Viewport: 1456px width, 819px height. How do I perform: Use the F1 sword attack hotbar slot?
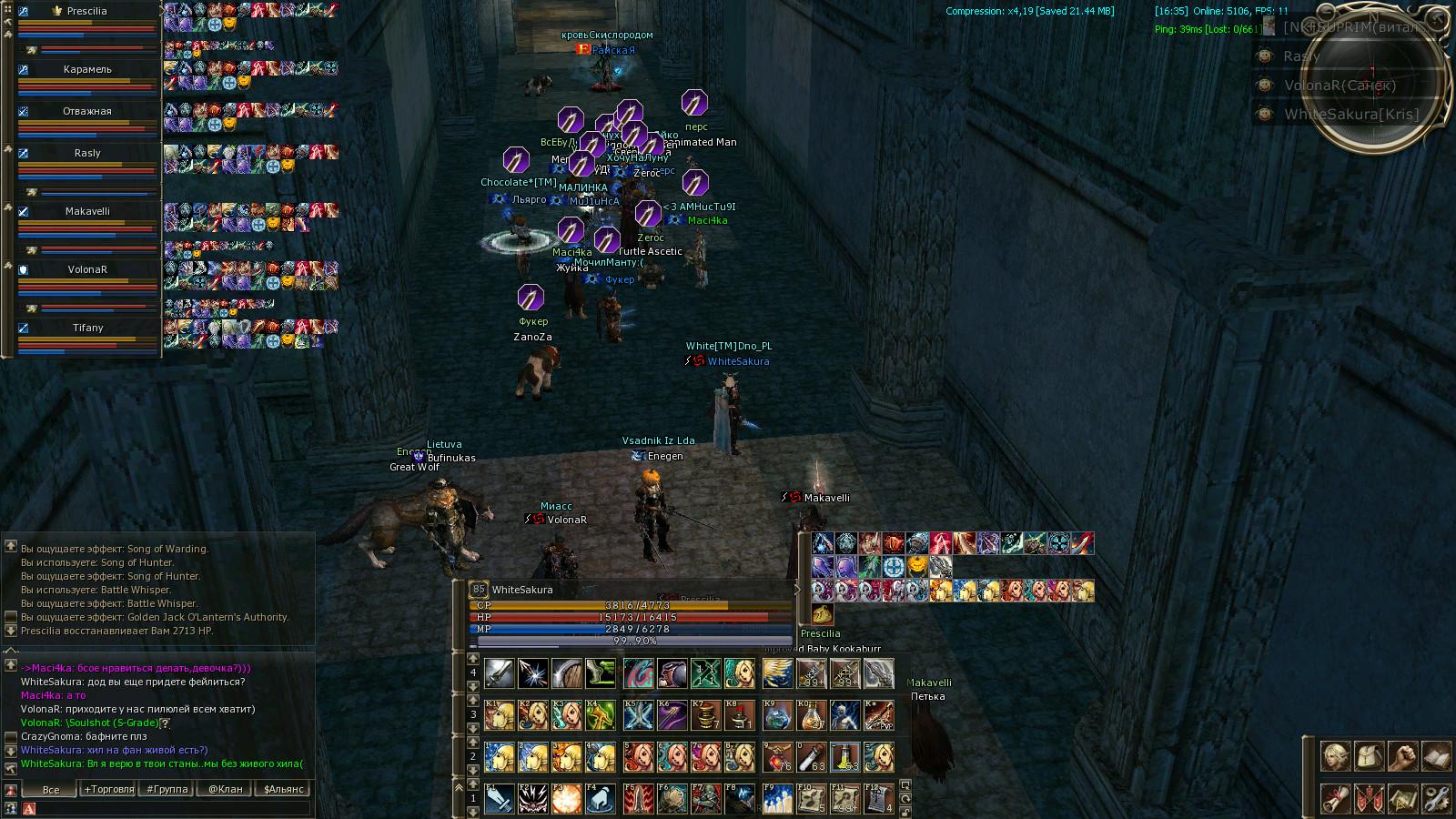point(500,799)
